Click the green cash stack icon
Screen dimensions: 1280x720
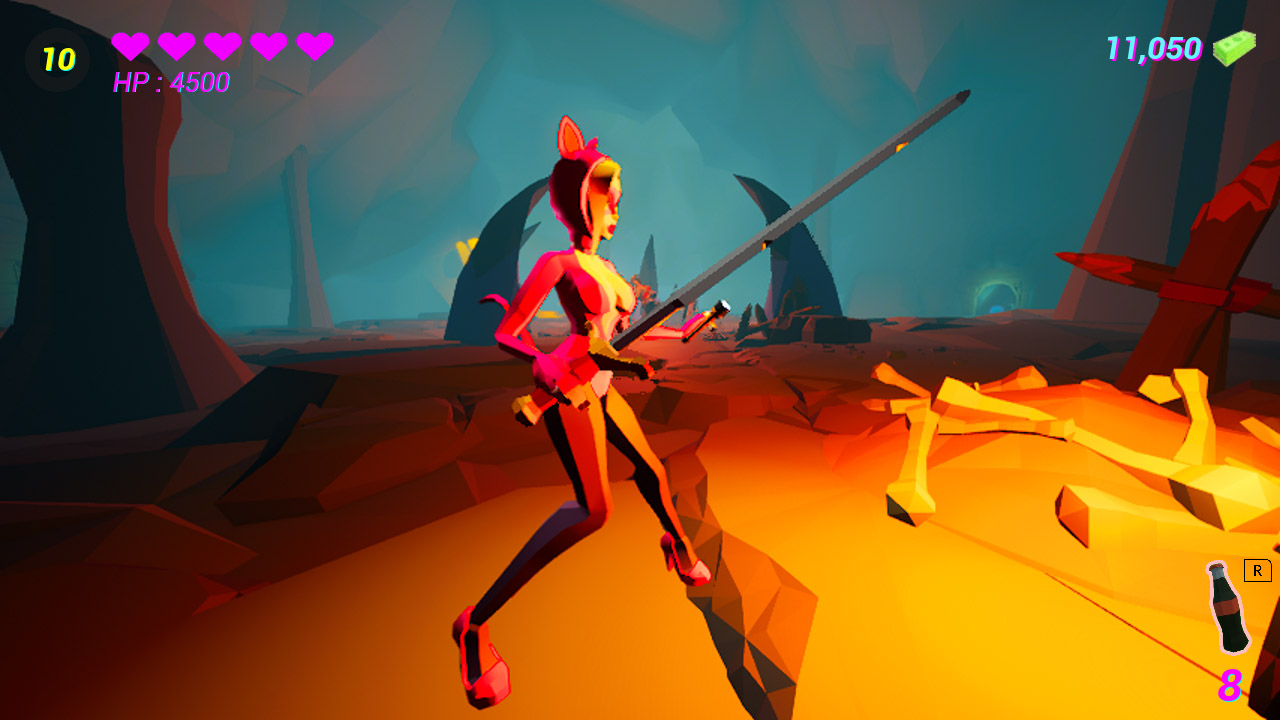coord(1234,48)
